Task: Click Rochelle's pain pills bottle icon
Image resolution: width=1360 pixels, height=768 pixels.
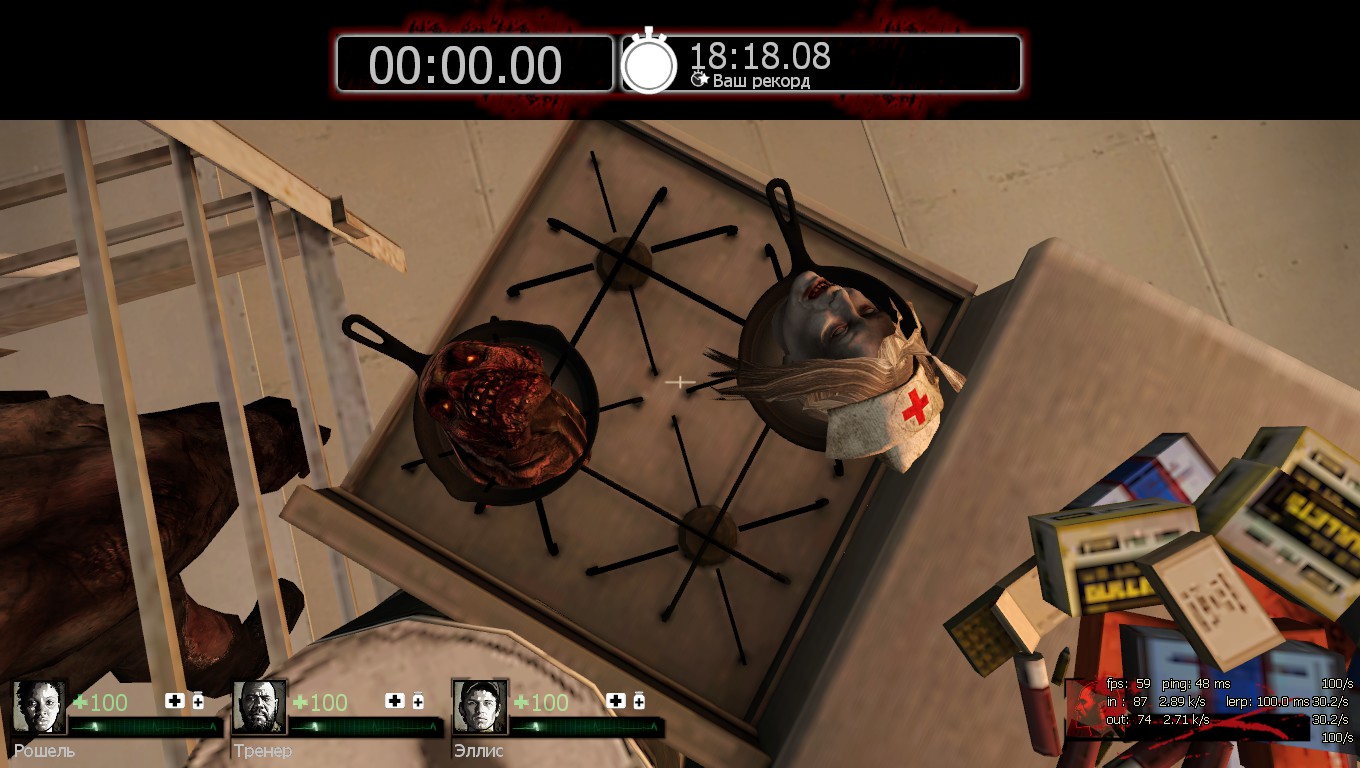Action: coord(198,700)
